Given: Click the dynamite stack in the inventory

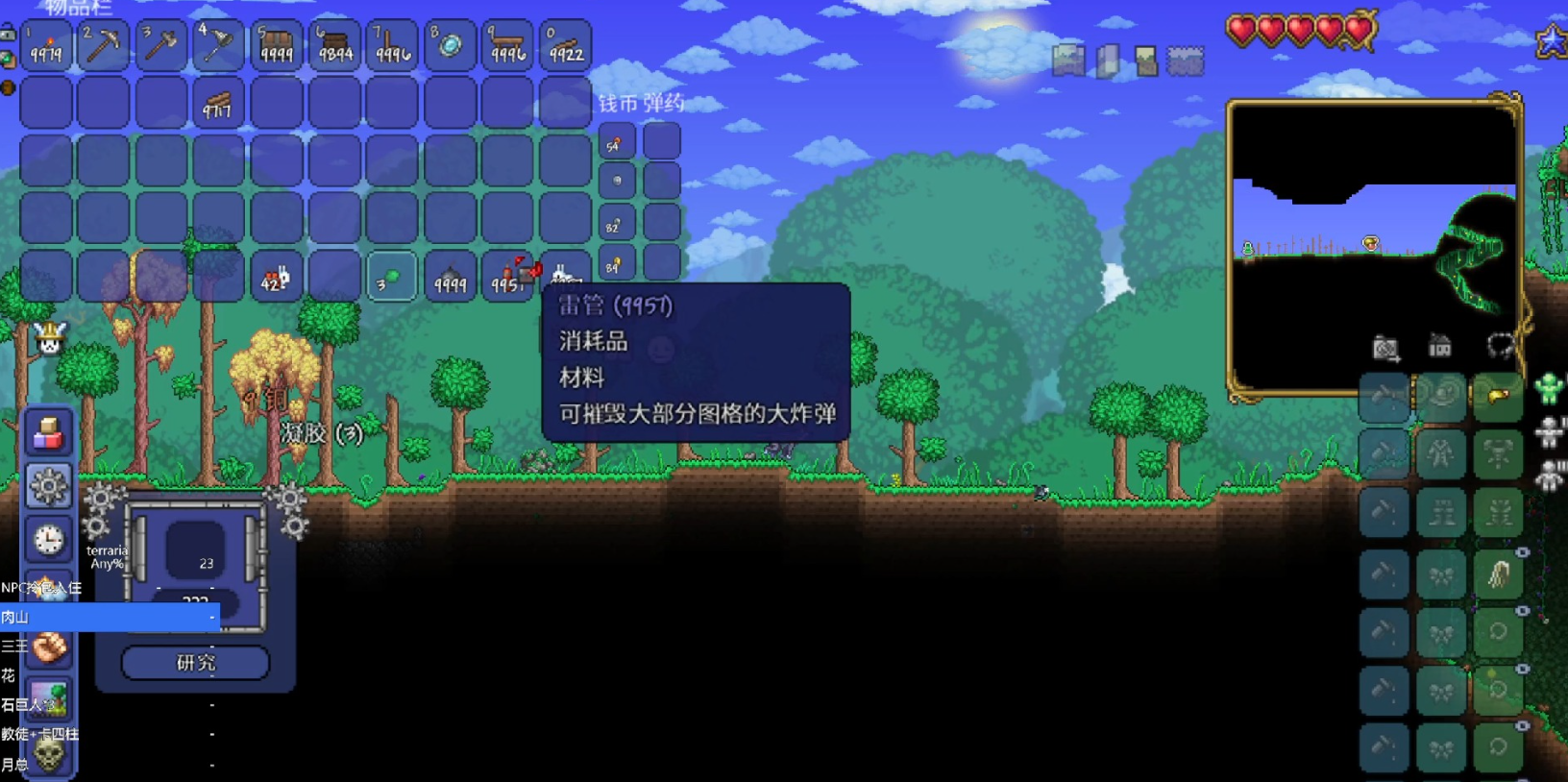Looking at the screenshot, I should [507, 279].
